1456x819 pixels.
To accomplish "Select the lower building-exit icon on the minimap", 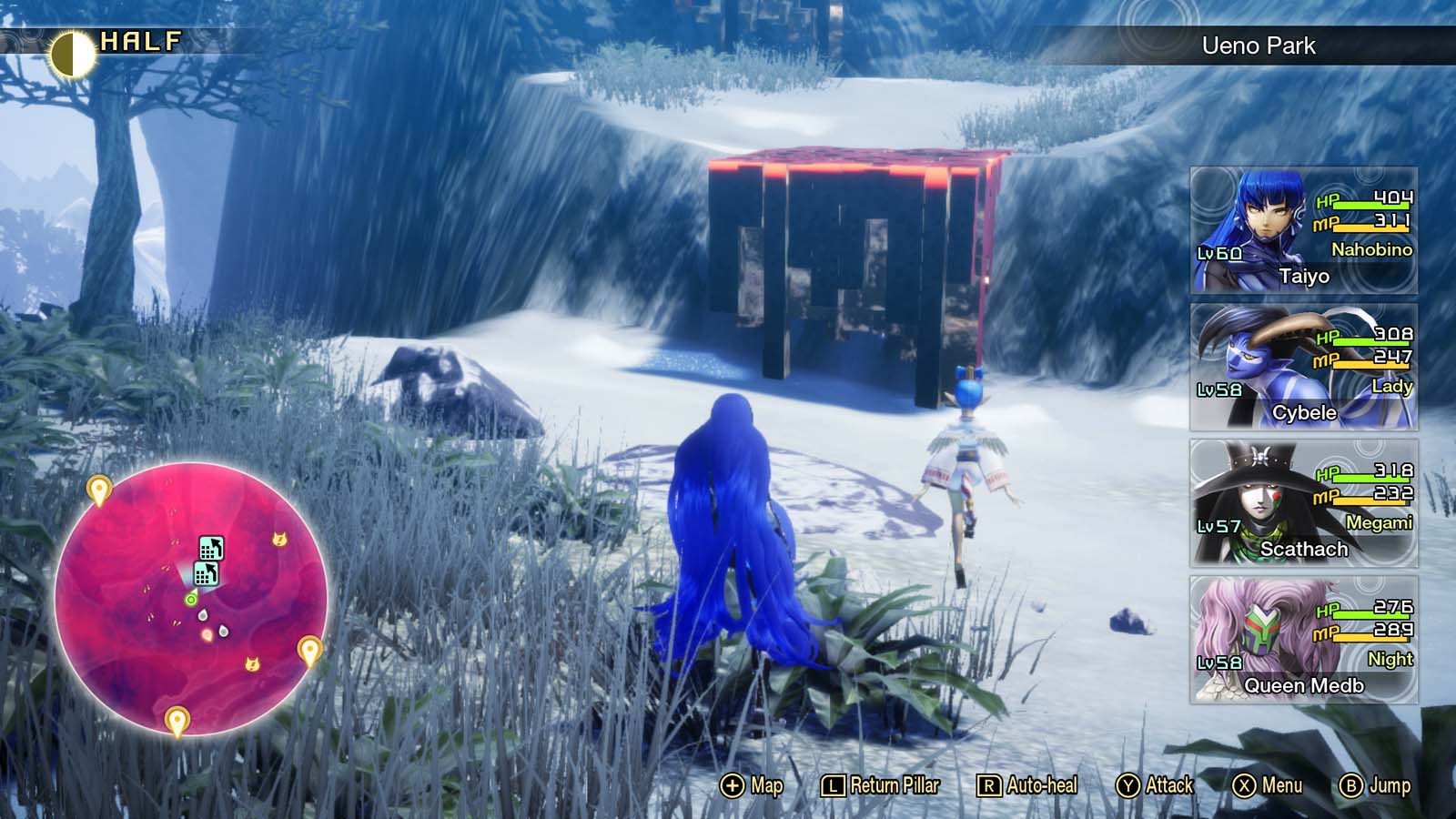I will point(207,573).
